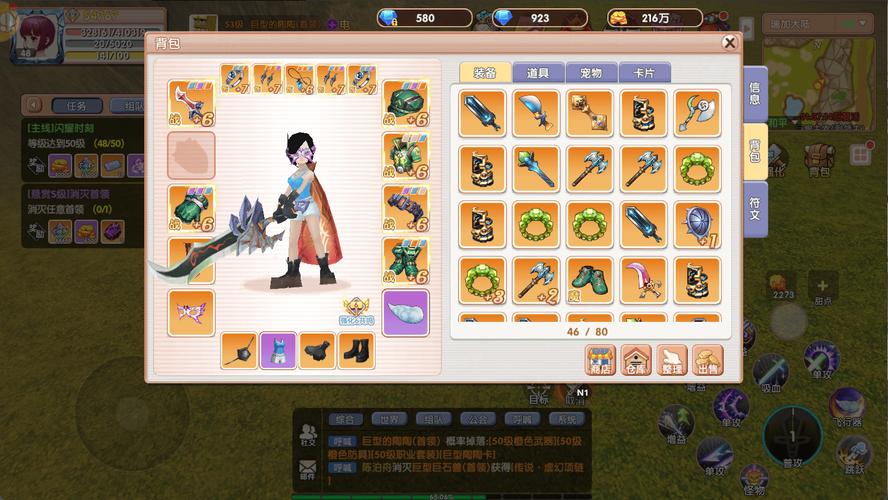
Task: Open the 任务 quest tracker tab
Action: coord(76,105)
